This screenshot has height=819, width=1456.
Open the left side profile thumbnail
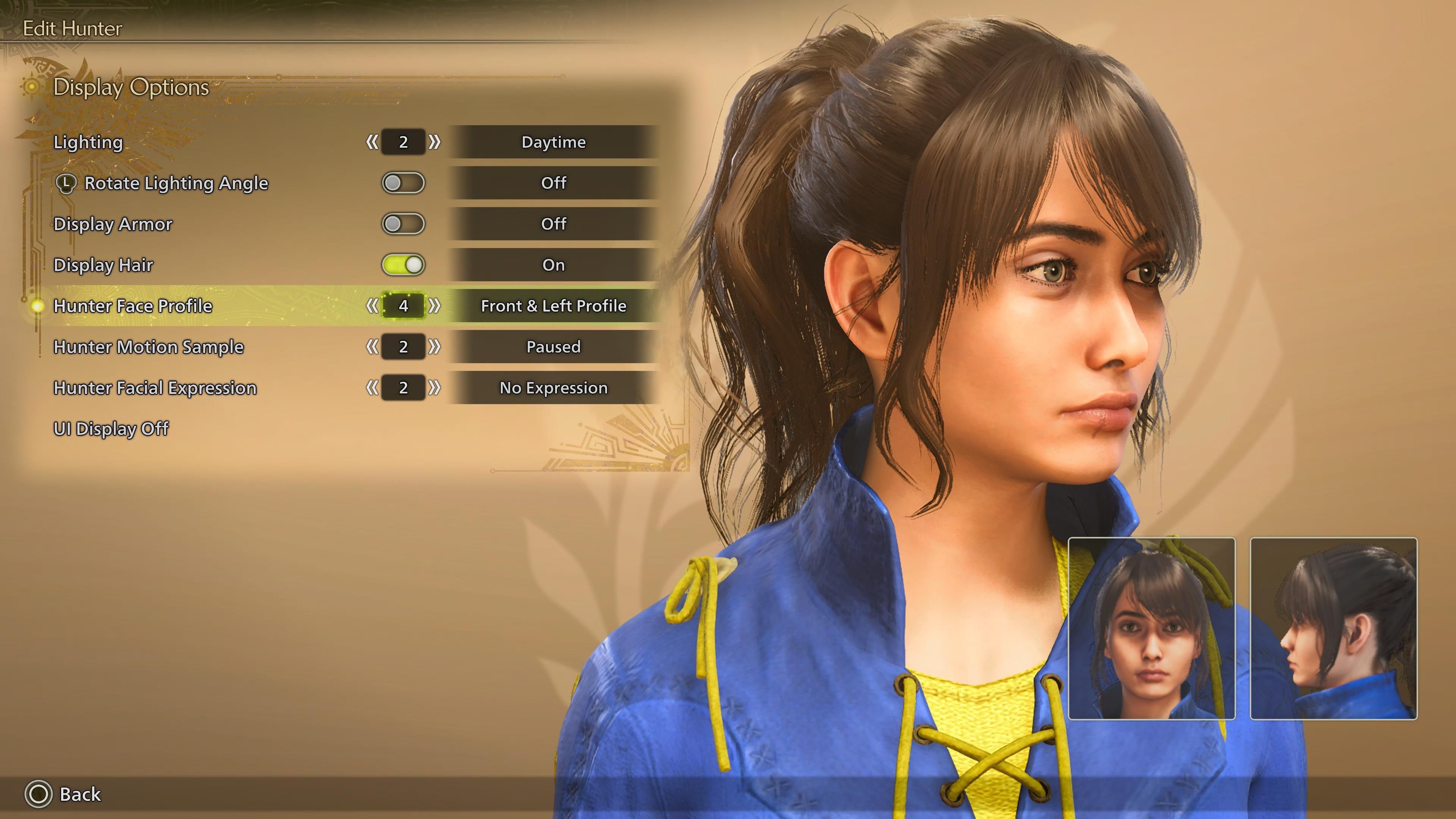tap(1334, 628)
